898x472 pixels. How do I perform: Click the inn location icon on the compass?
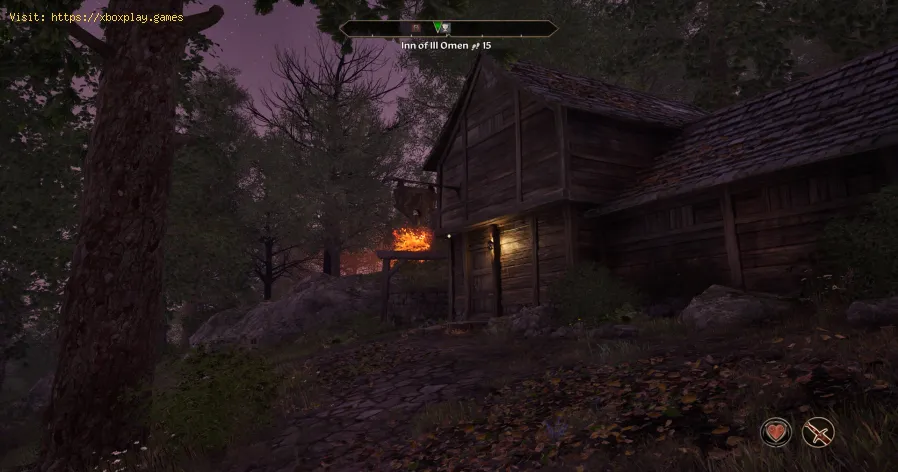click(447, 29)
